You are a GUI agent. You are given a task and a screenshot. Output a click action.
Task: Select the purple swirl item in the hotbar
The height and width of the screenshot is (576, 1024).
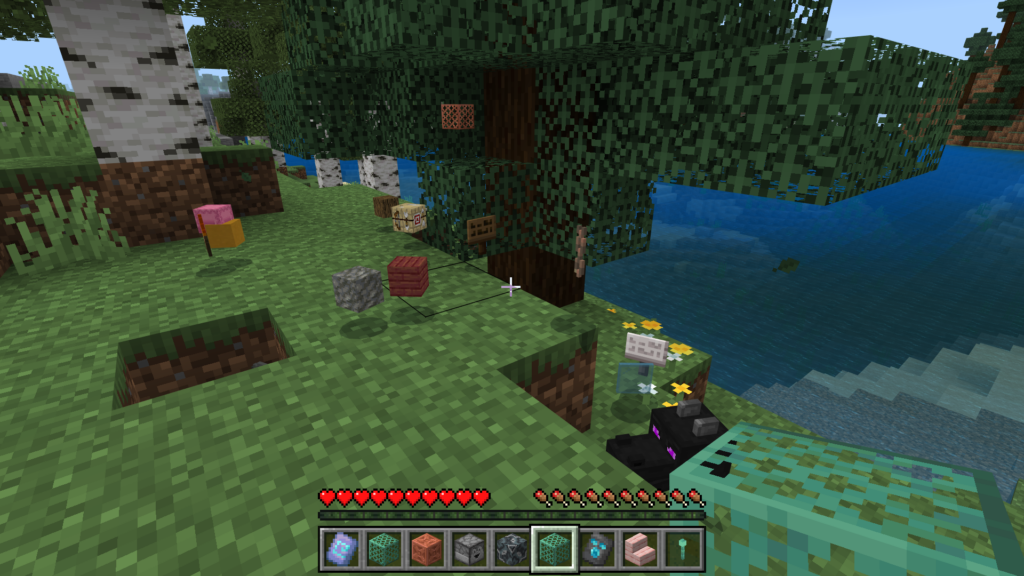pos(340,548)
